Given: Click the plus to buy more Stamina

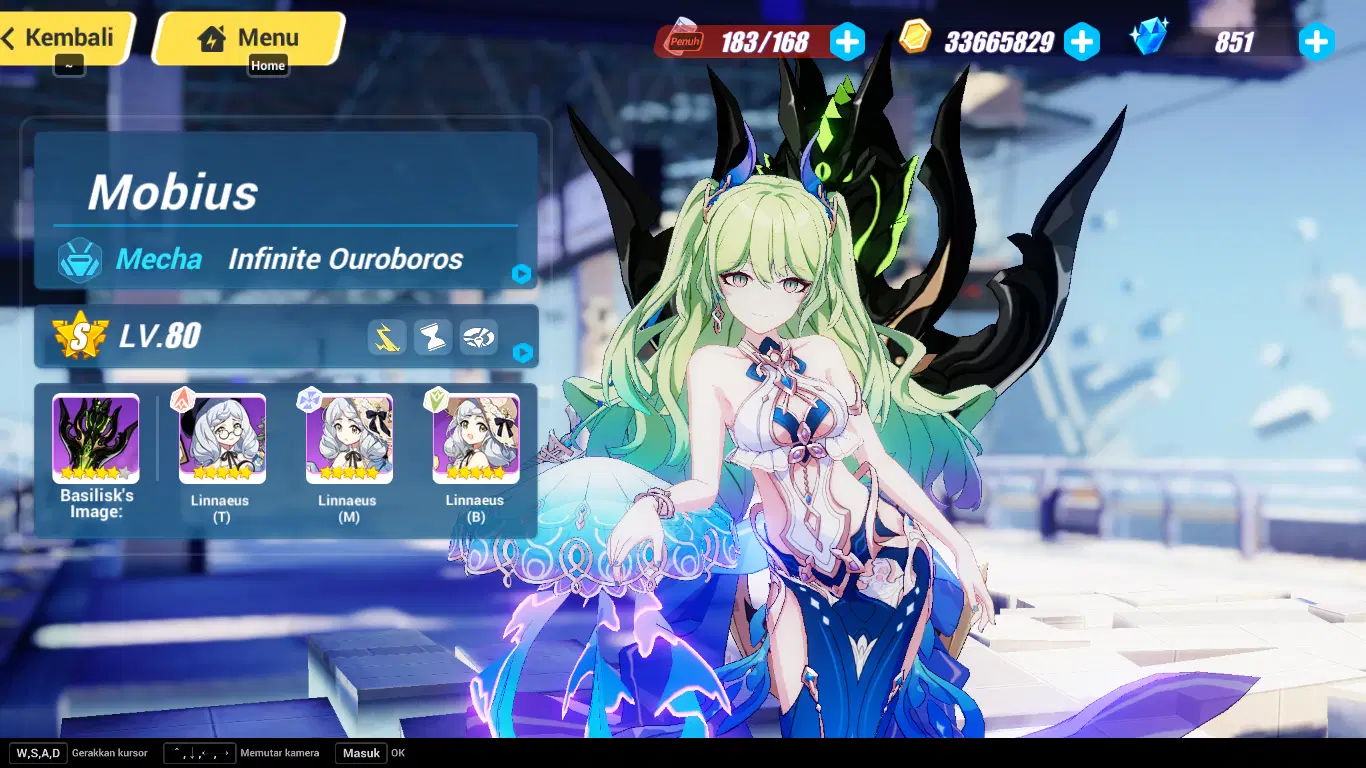Looking at the screenshot, I should [x=848, y=42].
